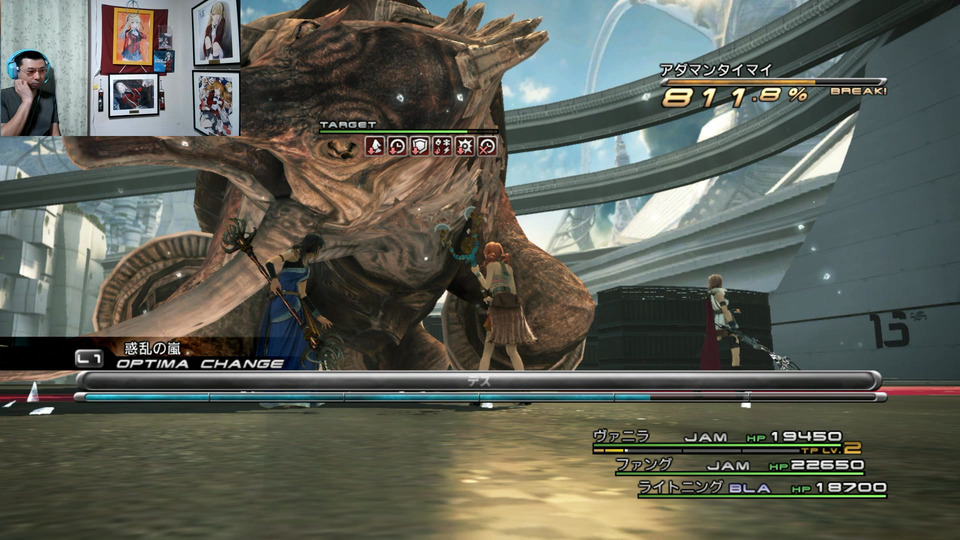
Task: Check the elemental symbols debuff icon
Action: tap(442, 146)
